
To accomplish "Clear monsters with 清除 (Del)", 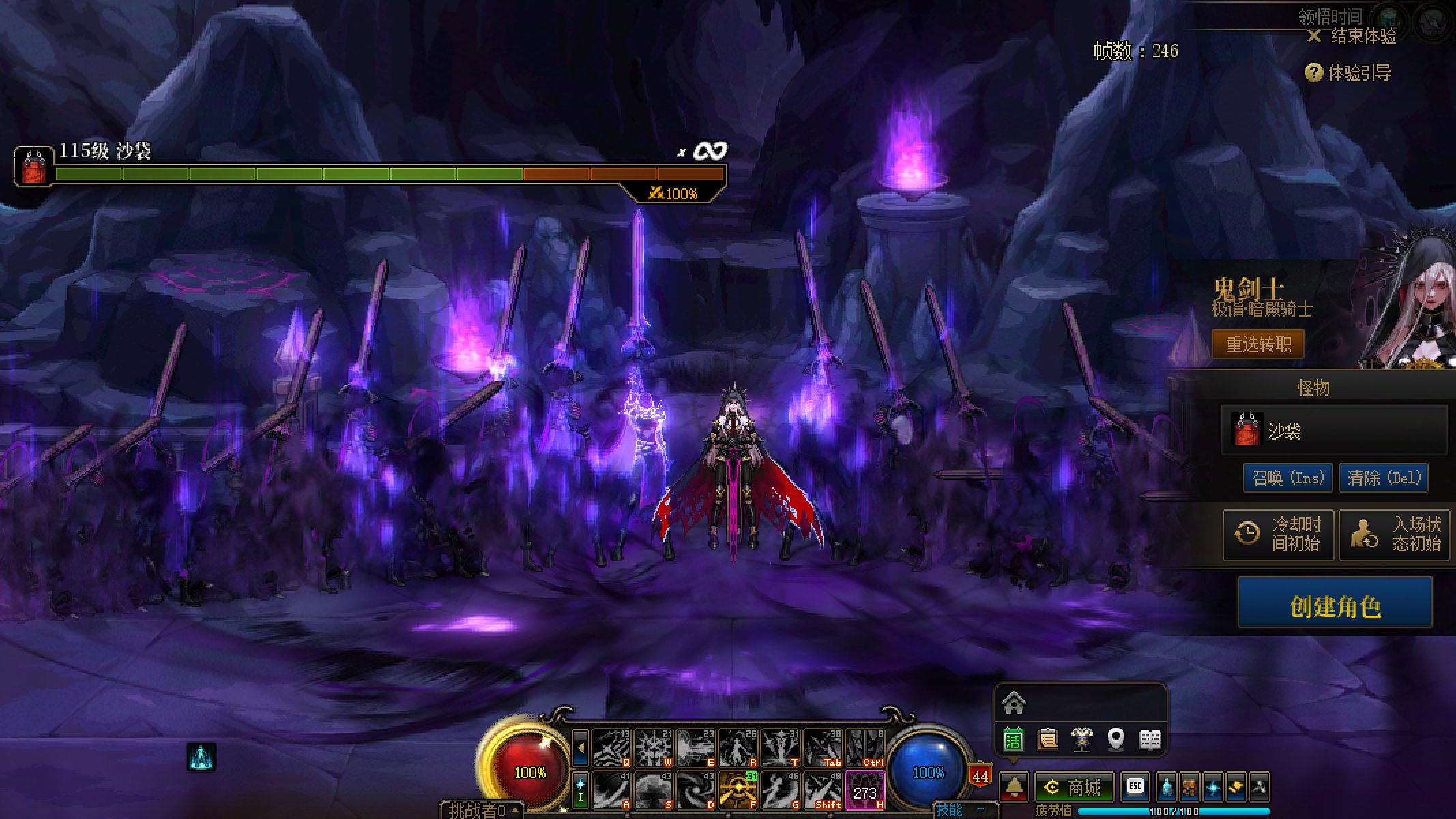I will [x=1383, y=478].
